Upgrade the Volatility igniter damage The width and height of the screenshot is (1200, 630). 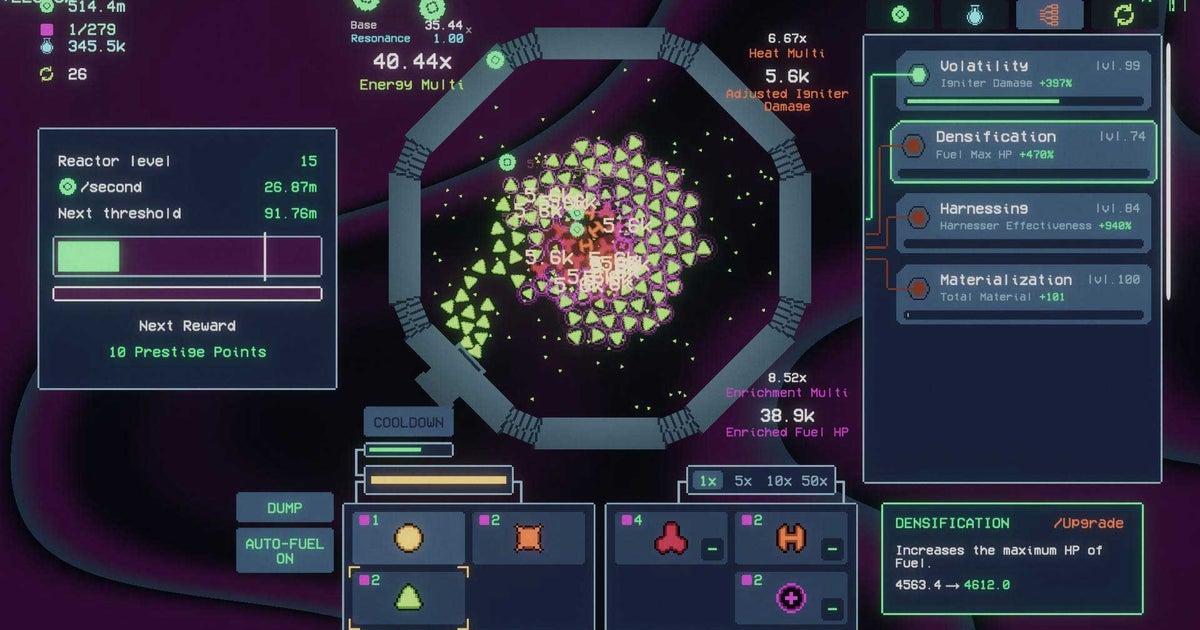1024,78
